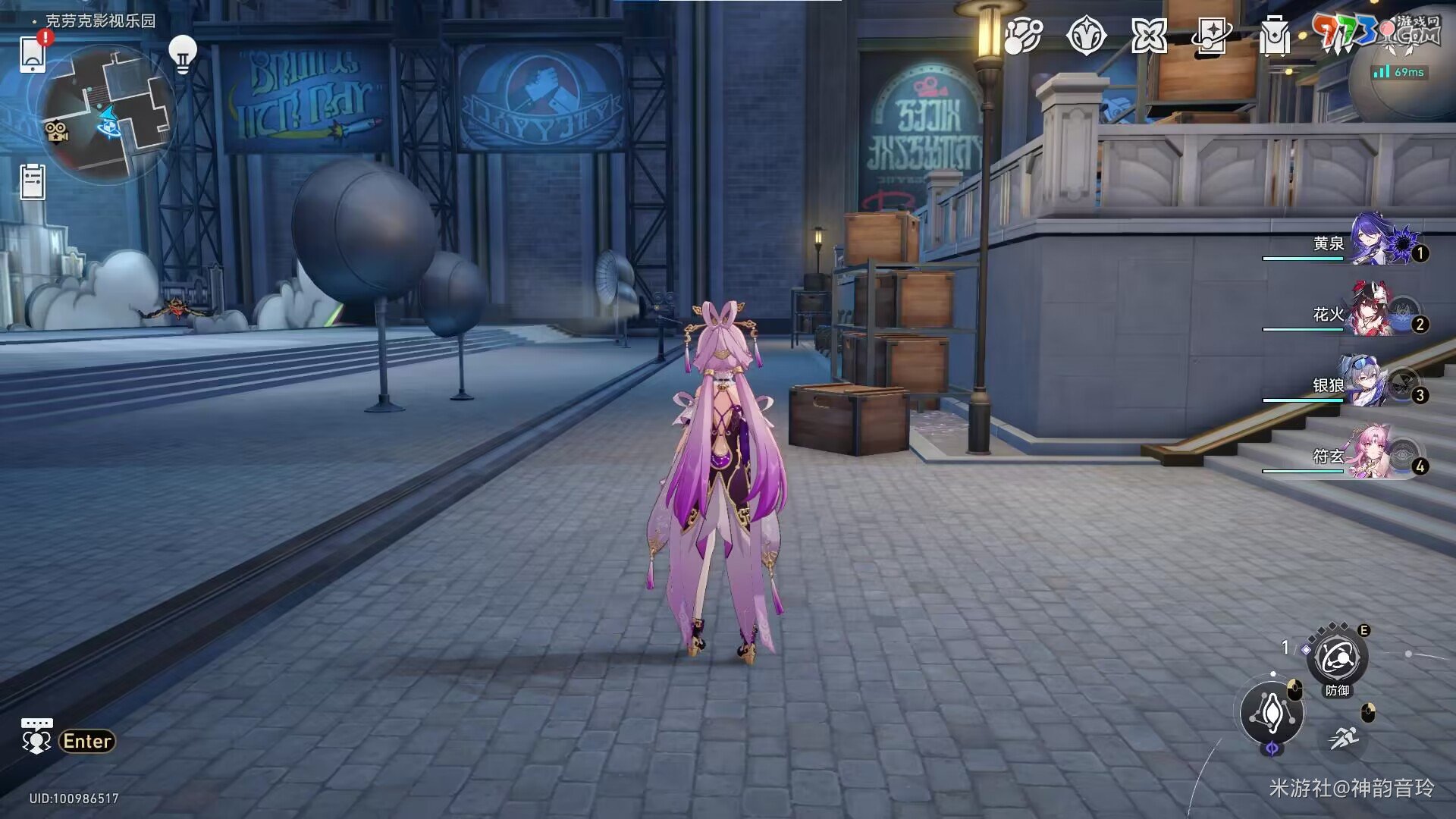
Task: Switch to party member 花火
Action: click(1373, 312)
